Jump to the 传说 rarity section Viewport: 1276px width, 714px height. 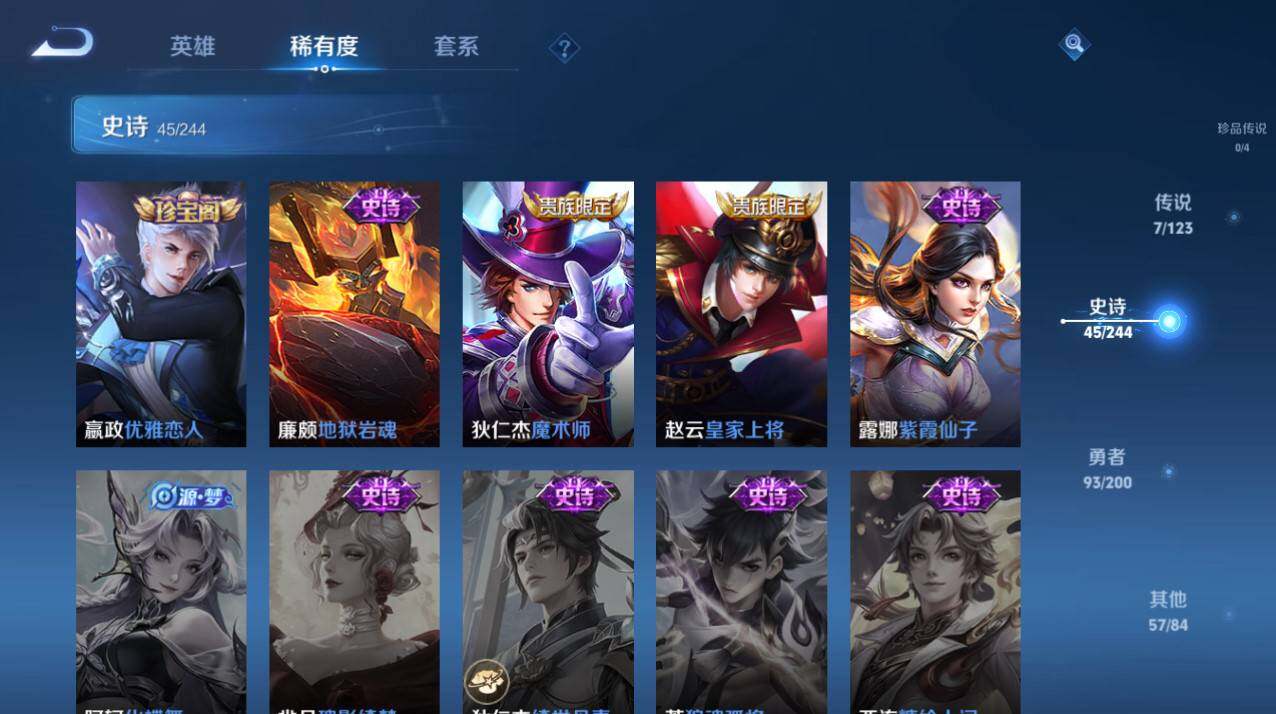coord(1173,213)
